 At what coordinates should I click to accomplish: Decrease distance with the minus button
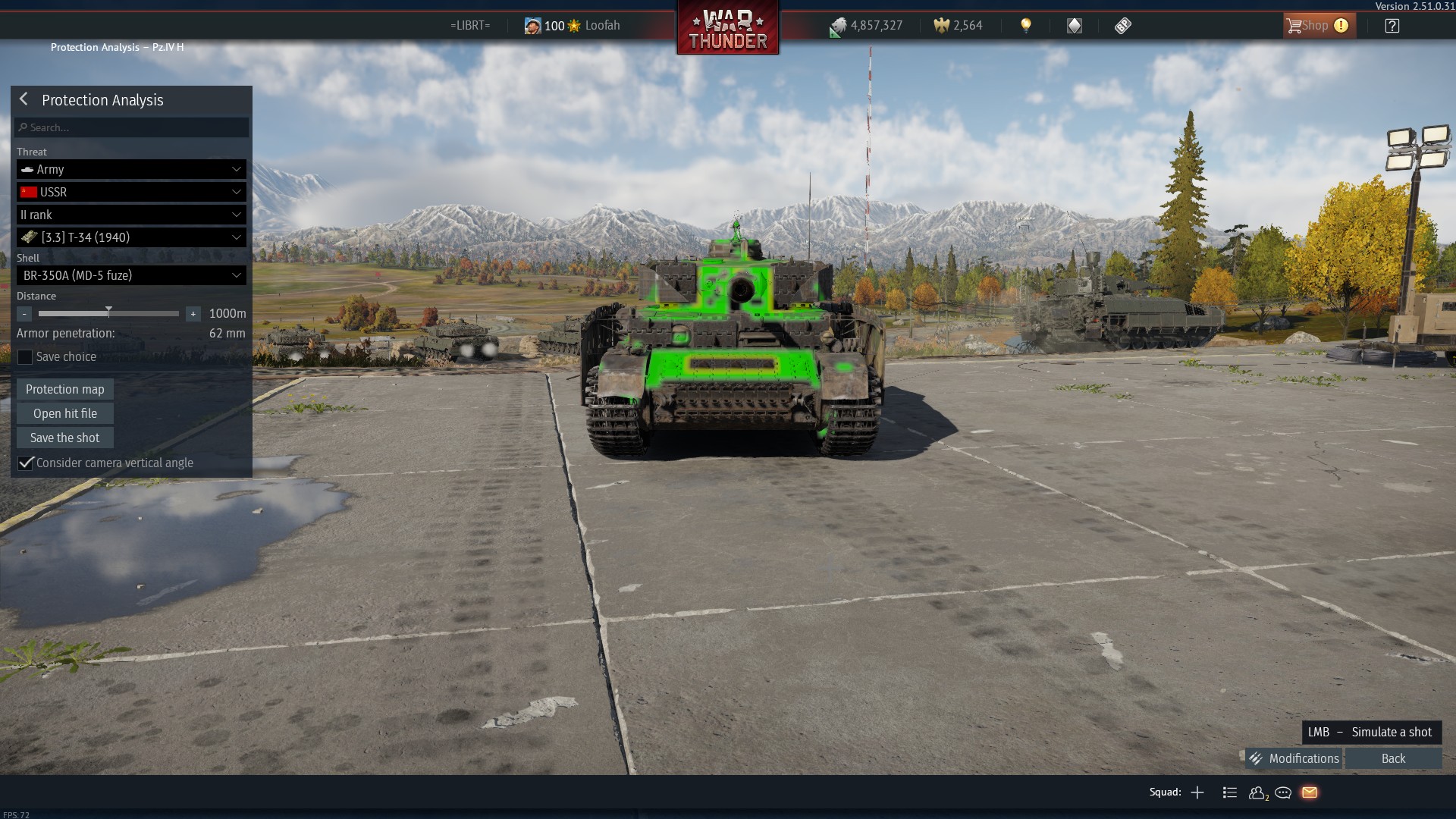pyautogui.click(x=24, y=313)
